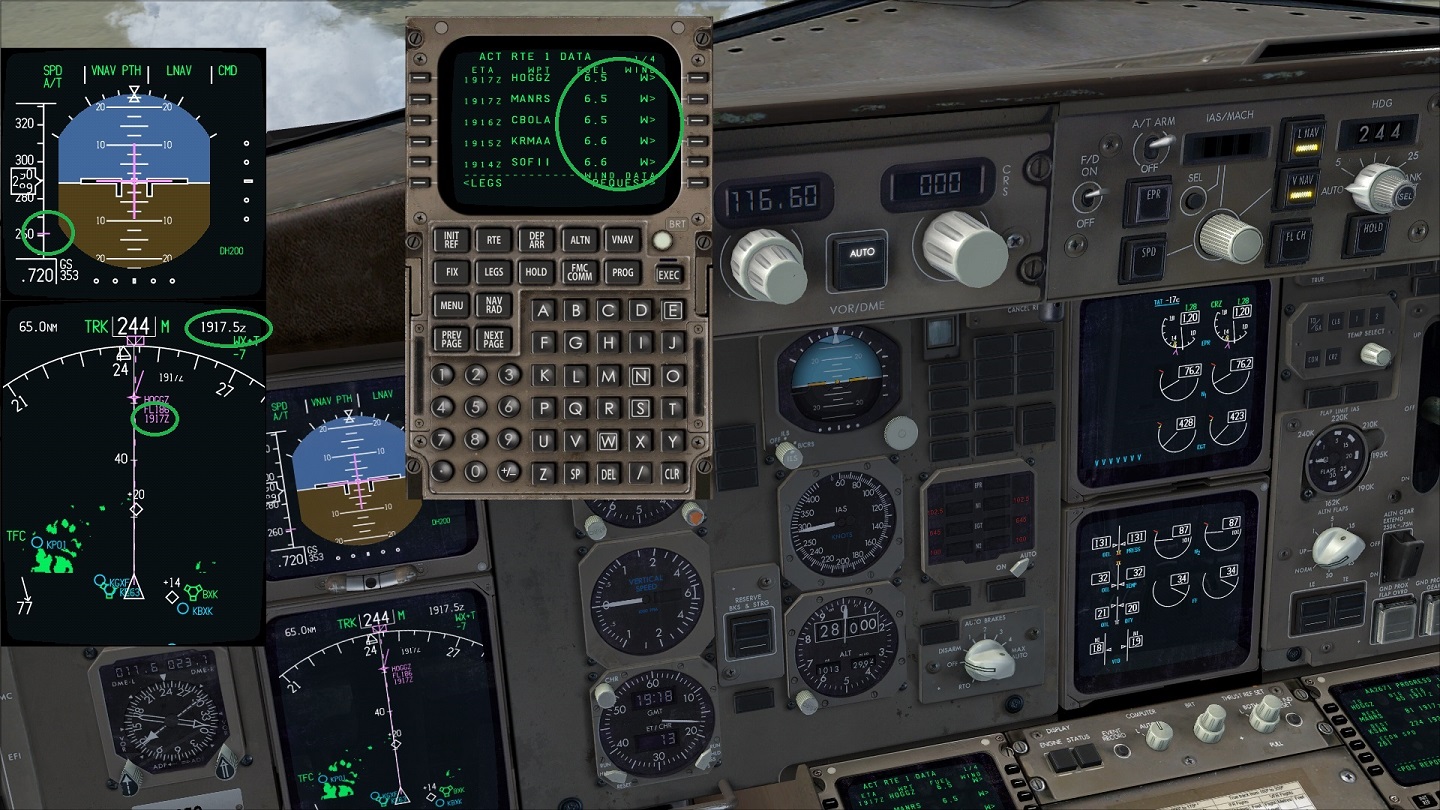Image resolution: width=1440 pixels, height=810 pixels.
Task: Clear the scratchpad with the CLR key
Action: pos(672,473)
